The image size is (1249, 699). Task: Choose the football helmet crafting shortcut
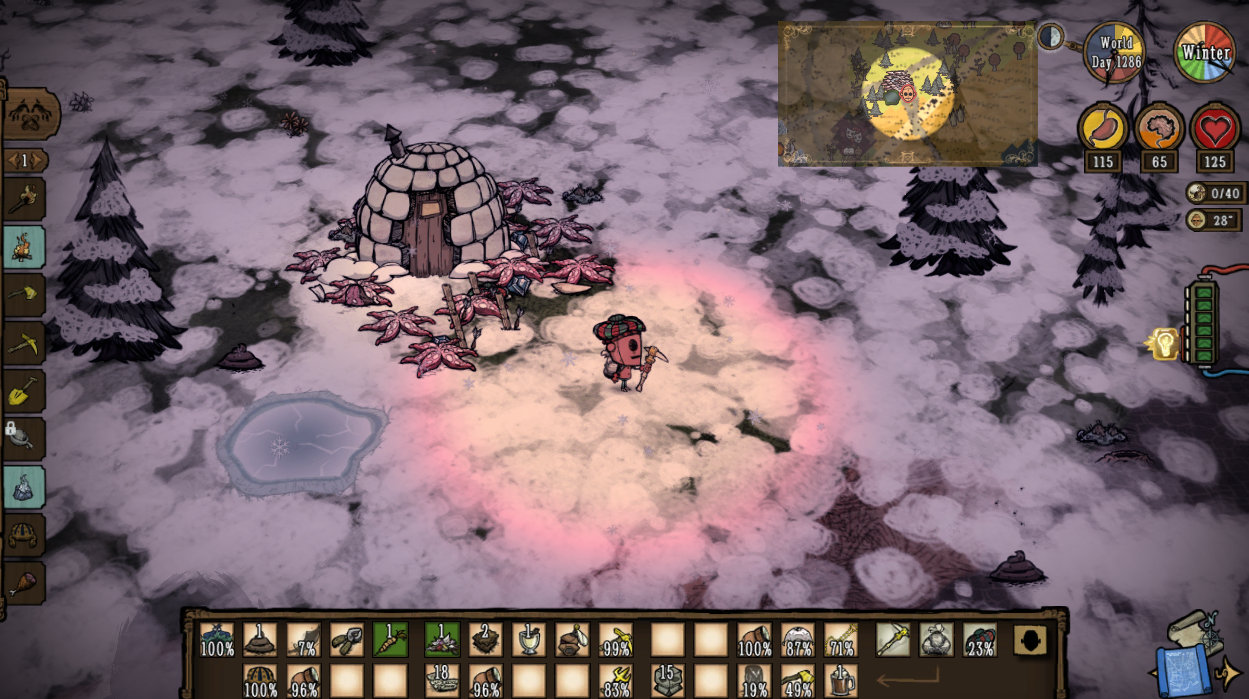point(25,534)
